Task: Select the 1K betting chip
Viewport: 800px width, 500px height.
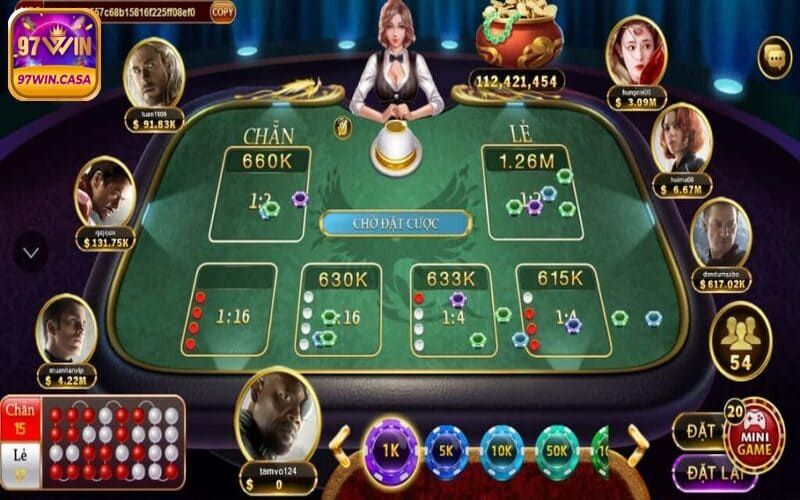Action: [390, 449]
